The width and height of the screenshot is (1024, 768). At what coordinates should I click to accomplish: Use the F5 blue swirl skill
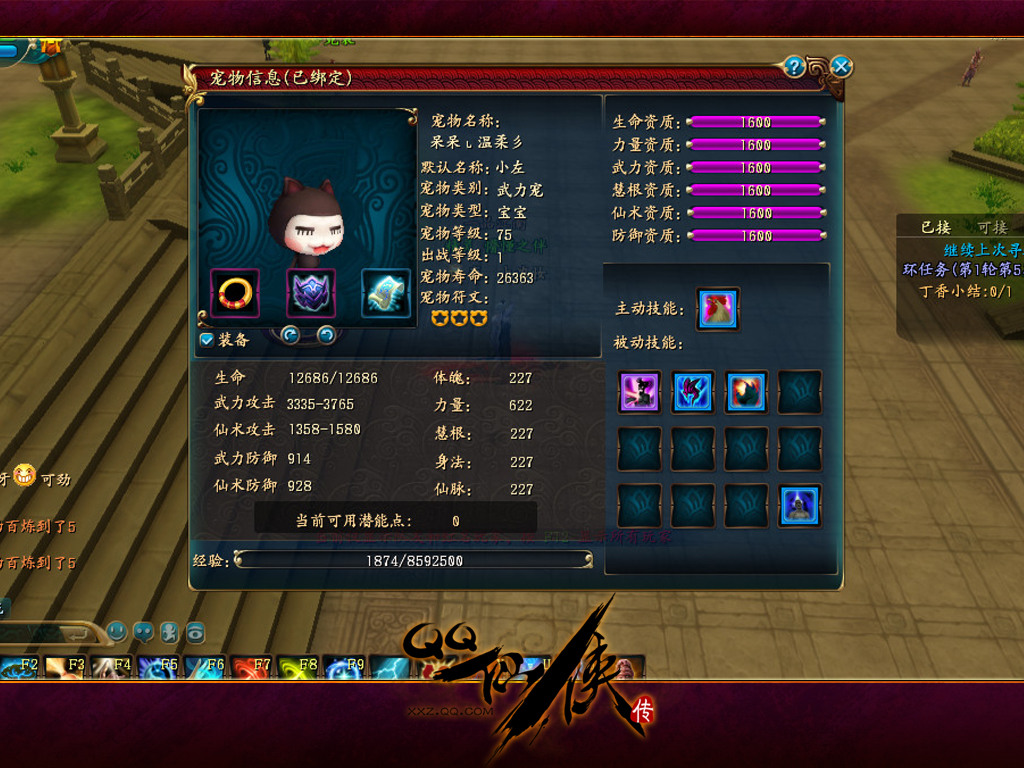tap(157, 667)
